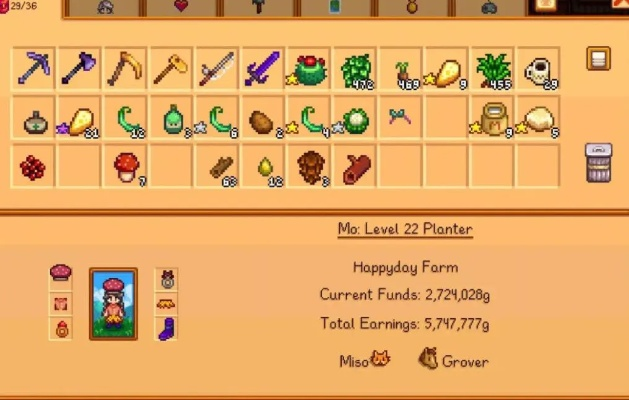Select the purple boots equipment slot
Image resolution: width=629 pixels, height=400 pixels.
(167, 329)
